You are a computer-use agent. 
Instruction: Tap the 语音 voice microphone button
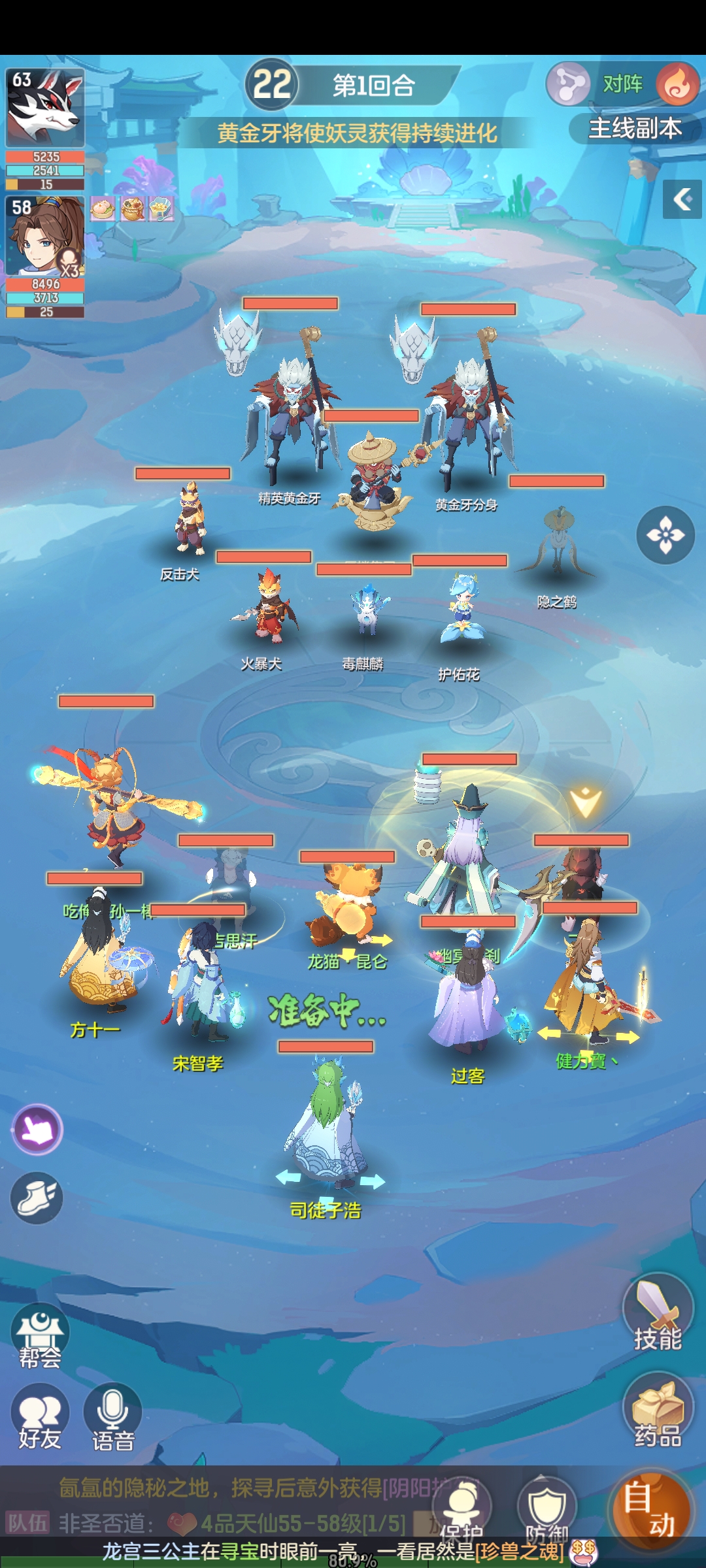(x=112, y=1417)
